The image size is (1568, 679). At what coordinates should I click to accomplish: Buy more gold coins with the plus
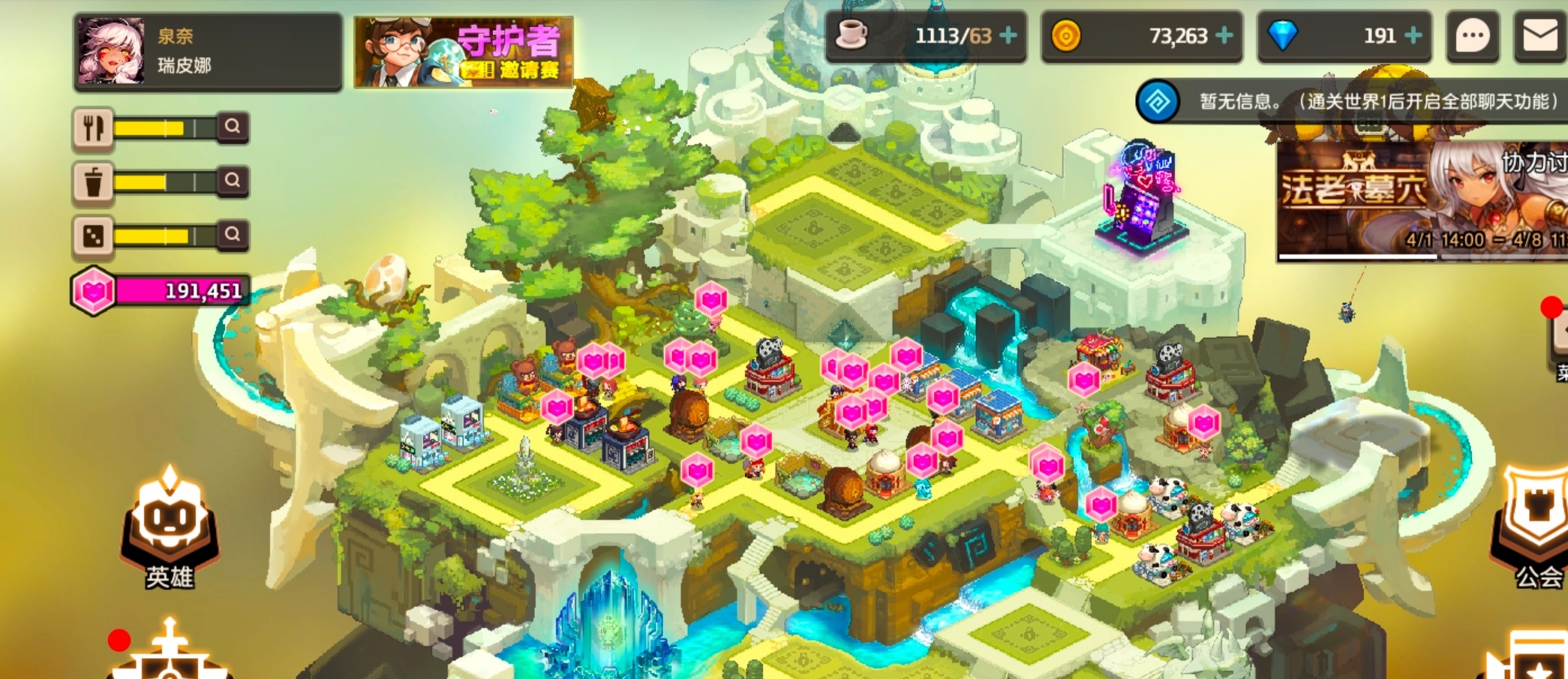coord(1224,35)
